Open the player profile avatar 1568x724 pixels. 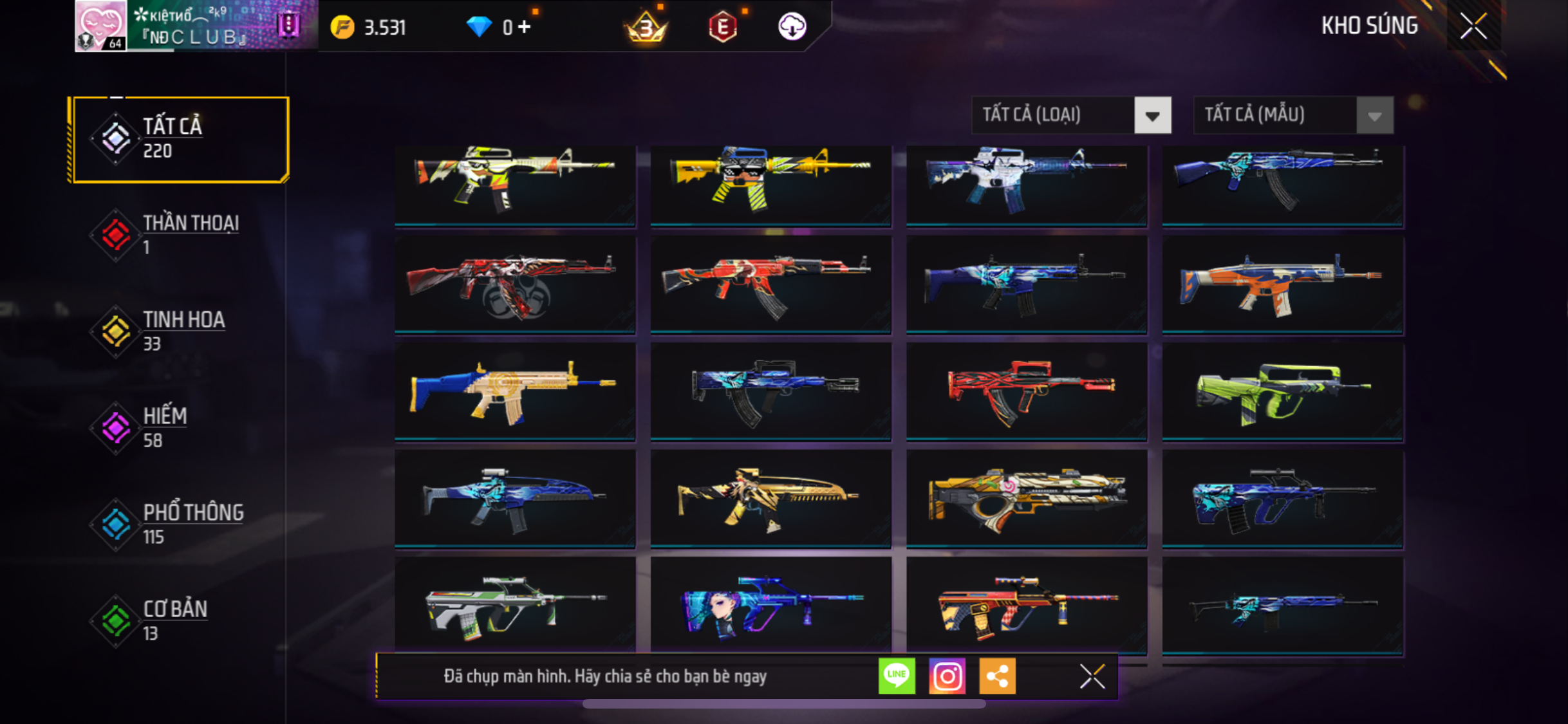pos(100,26)
